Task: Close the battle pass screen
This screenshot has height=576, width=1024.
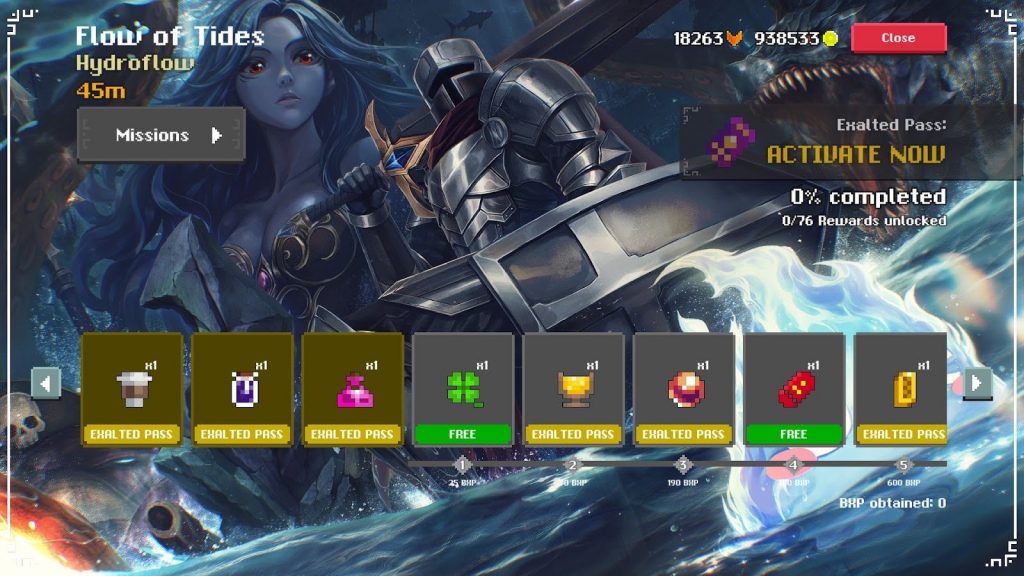Action: [x=898, y=38]
